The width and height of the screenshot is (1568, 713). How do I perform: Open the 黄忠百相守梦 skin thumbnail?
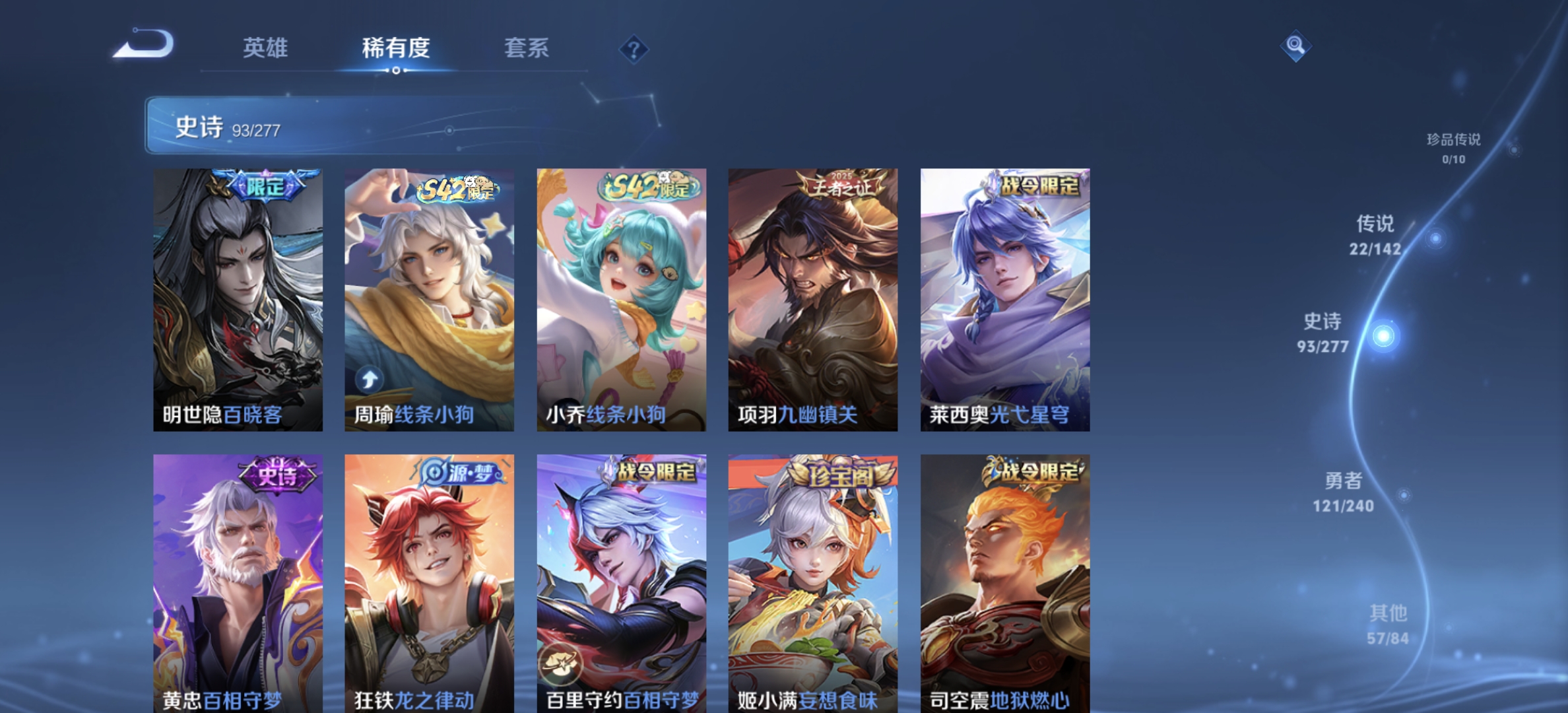pos(237,581)
